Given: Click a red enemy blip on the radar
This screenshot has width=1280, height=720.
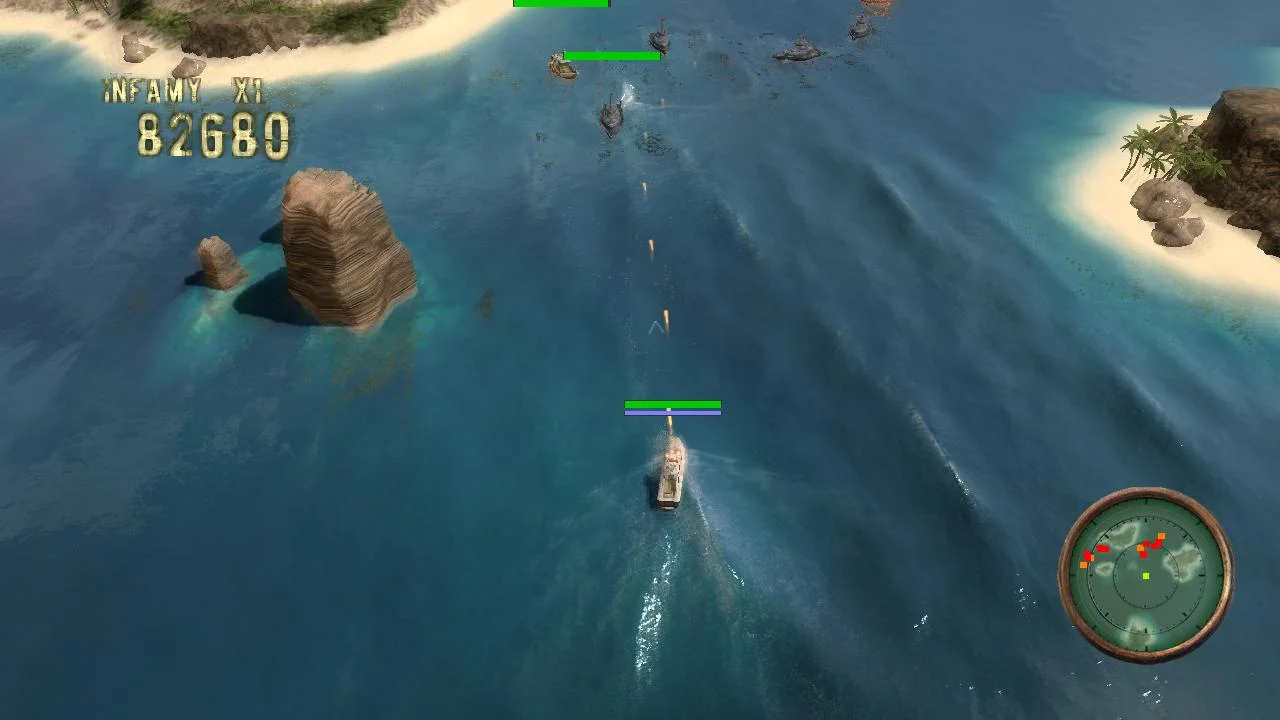Looking at the screenshot, I should pos(1105,548).
